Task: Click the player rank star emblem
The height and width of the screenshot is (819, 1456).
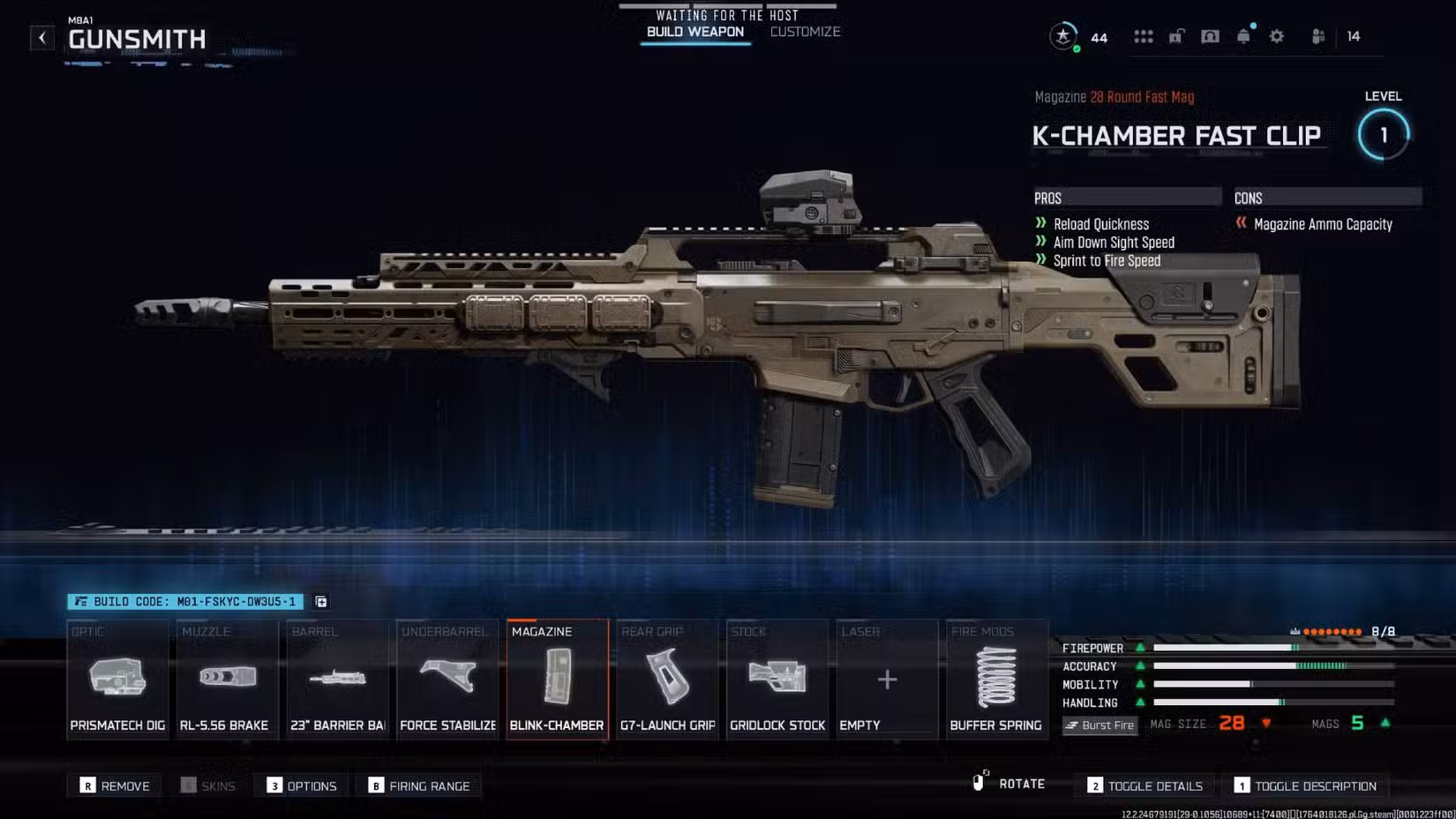Action: coord(1062,37)
